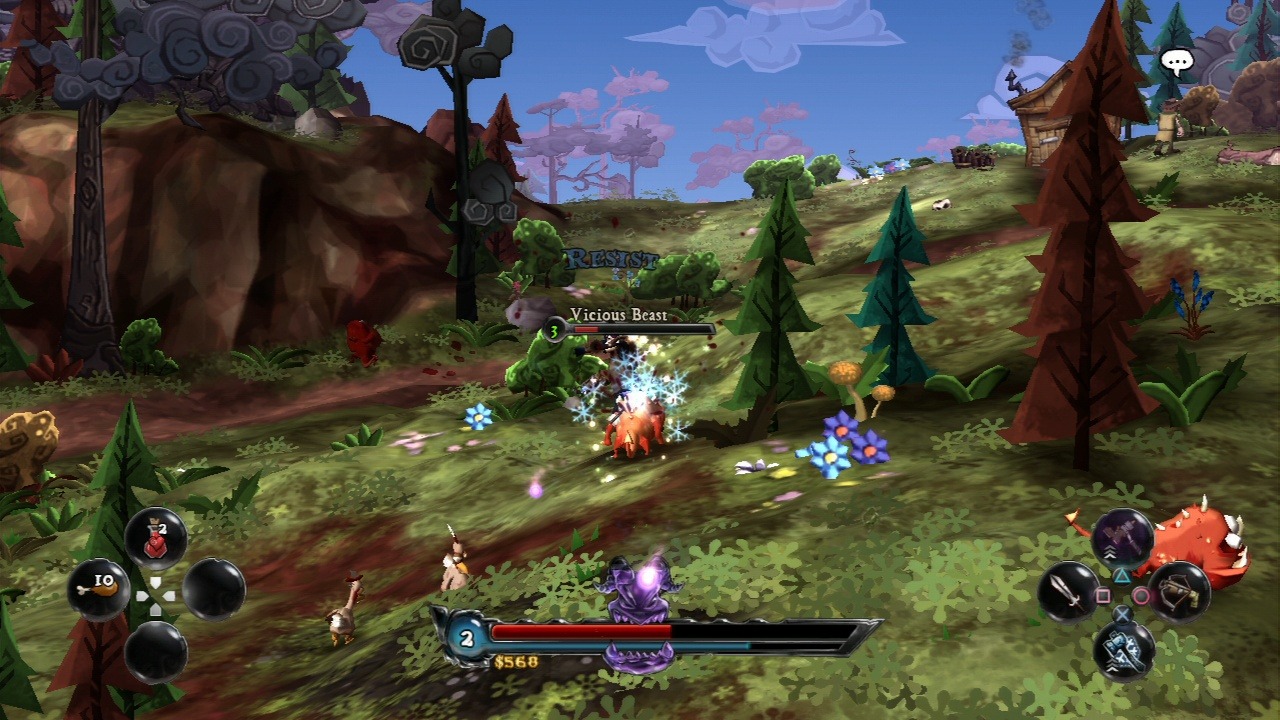
Task: Activate the crossbow weapon ability
Action: click(1179, 592)
